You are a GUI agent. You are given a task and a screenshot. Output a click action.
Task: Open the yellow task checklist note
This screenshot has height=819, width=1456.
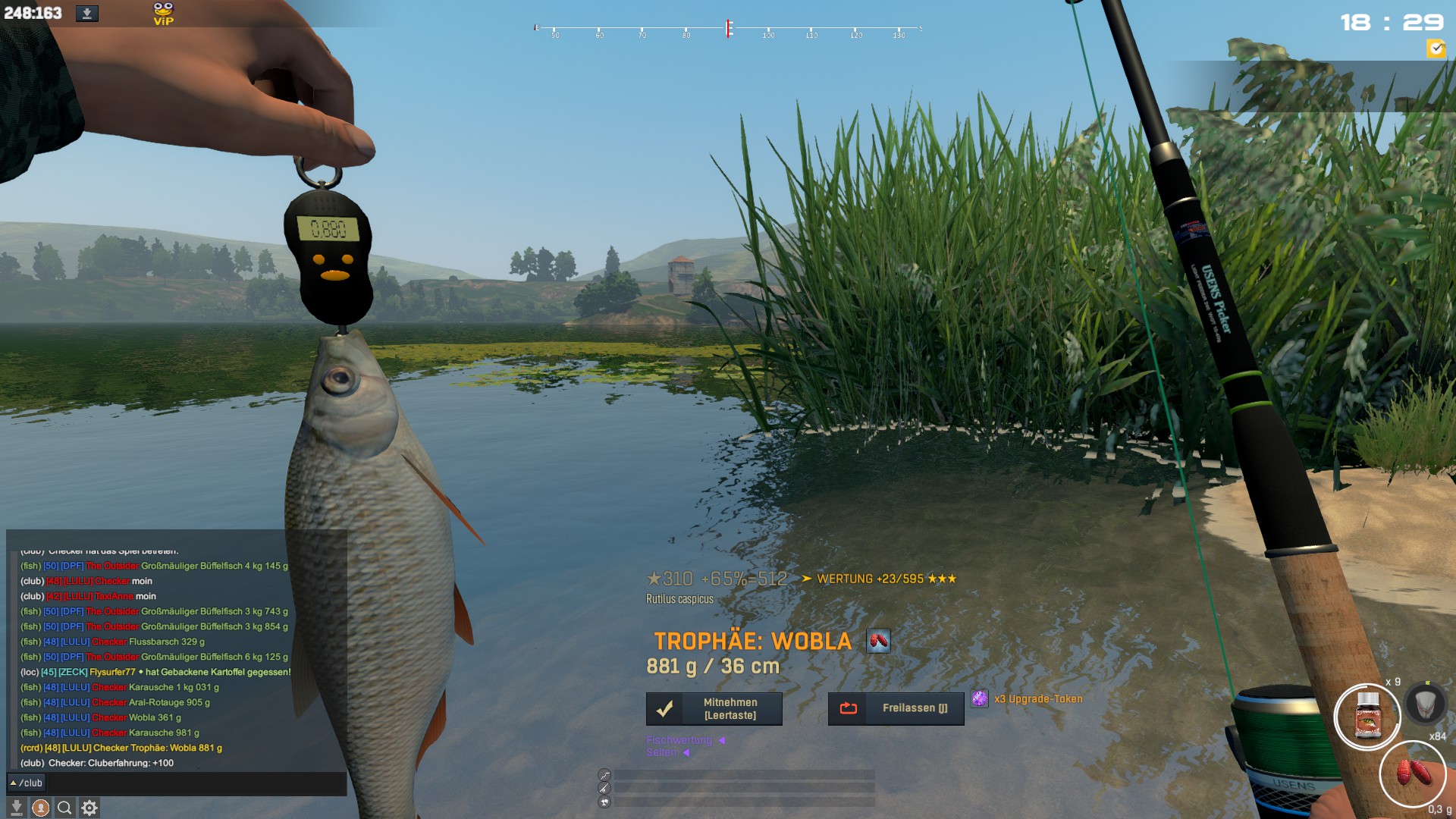tap(1436, 49)
